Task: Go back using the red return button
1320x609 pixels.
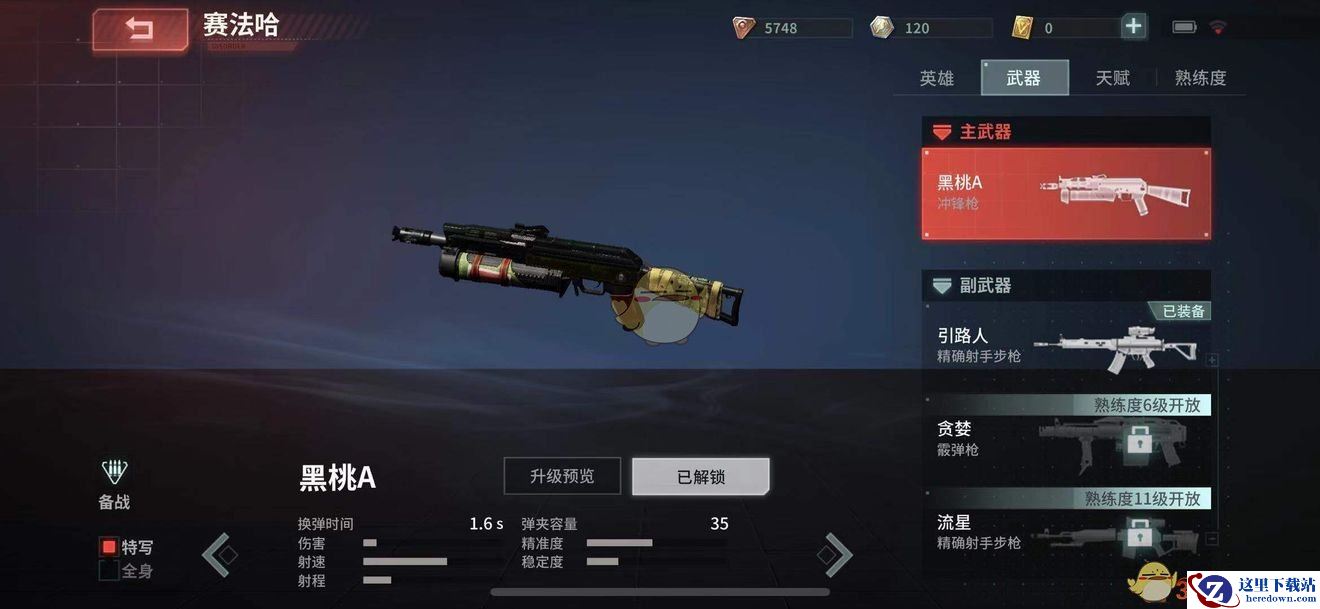Action: (140, 30)
